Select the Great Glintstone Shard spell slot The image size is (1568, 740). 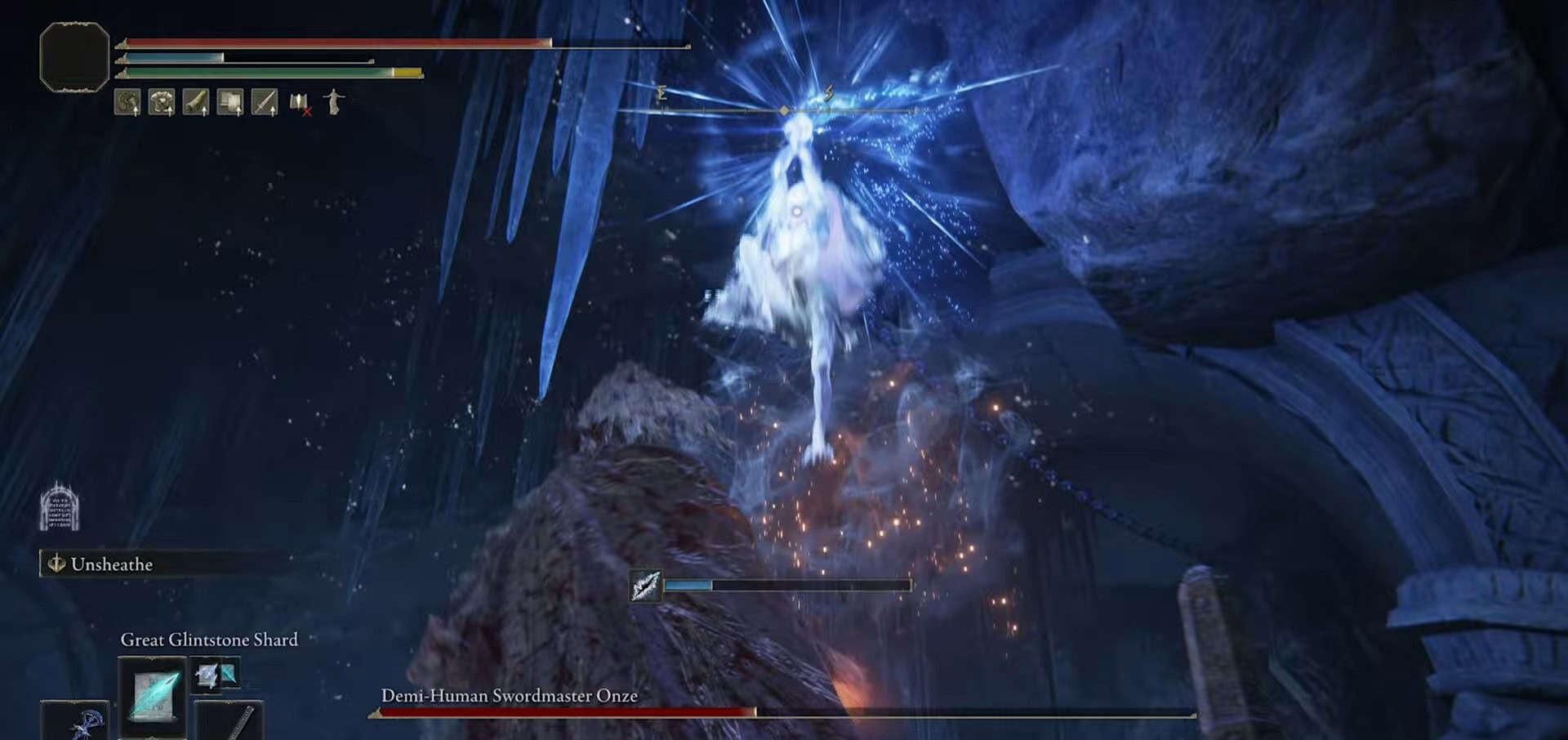coord(152,694)
